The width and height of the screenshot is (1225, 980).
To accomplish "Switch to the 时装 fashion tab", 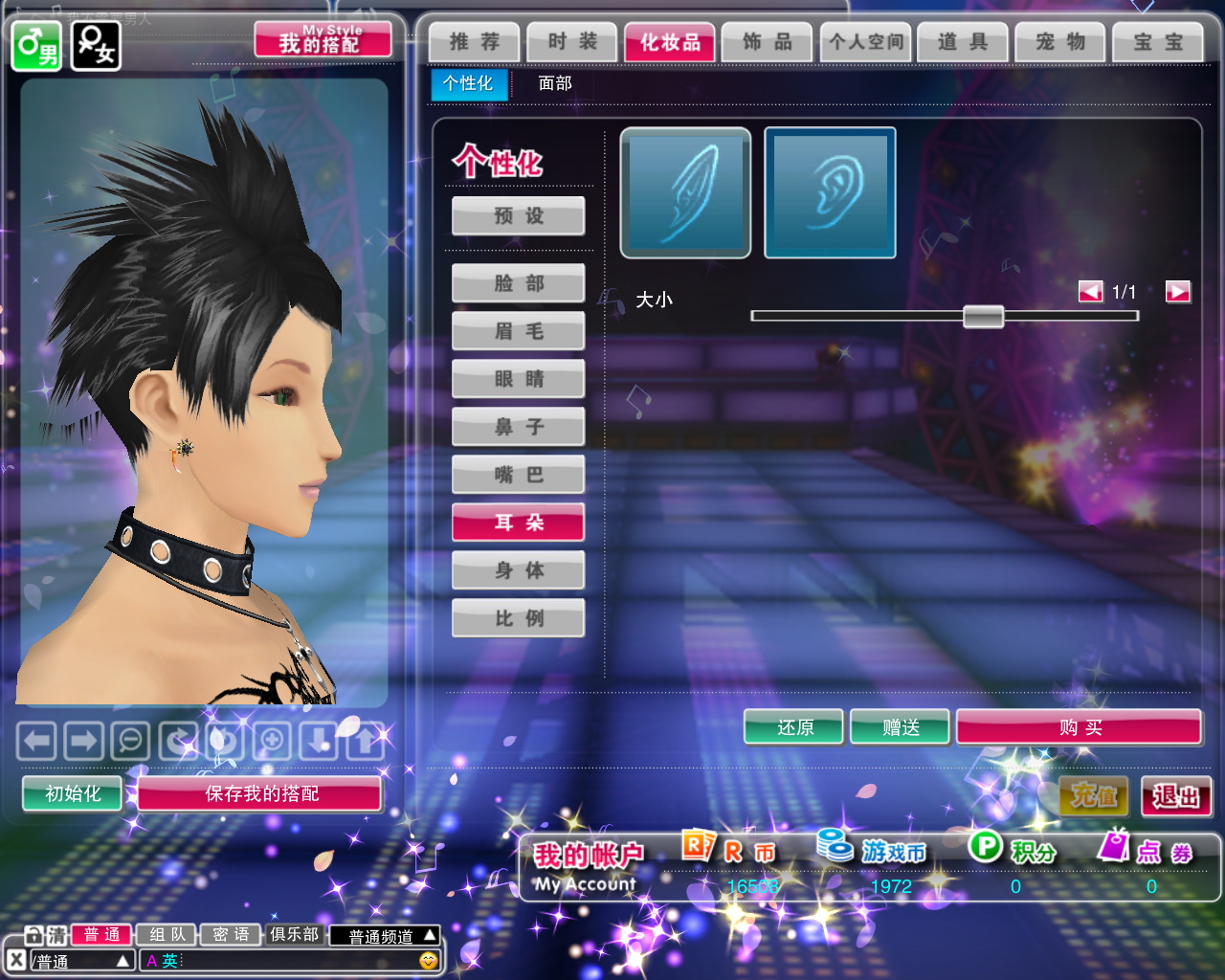I will pyautogui.click(x=572, y=42).
